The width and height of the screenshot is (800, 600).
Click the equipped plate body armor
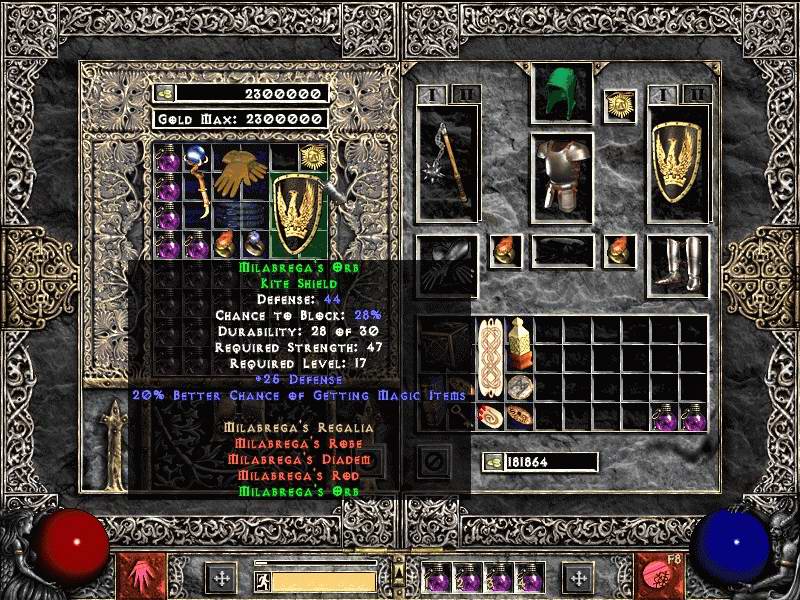click(x=561, y=176)
